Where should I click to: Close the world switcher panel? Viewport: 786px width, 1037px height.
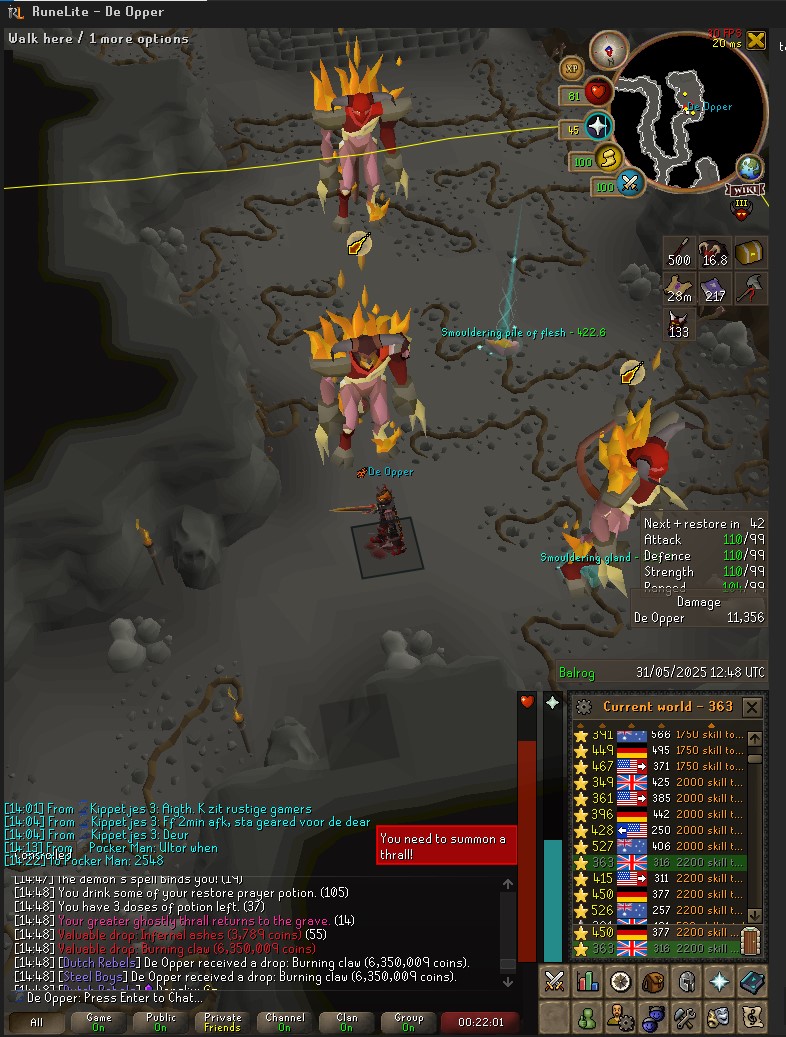752,707
